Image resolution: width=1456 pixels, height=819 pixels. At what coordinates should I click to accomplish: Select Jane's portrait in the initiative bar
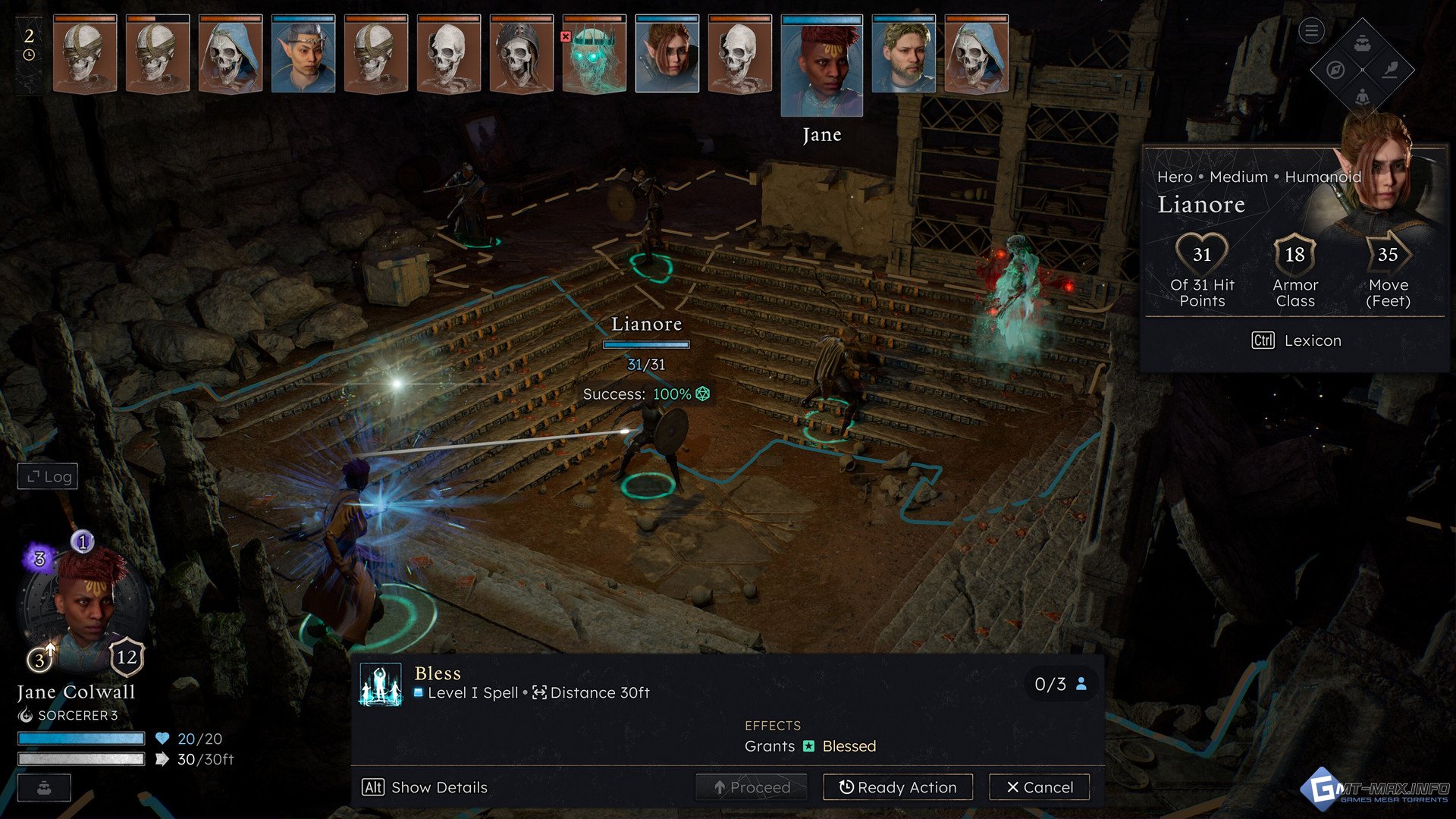(822, 66)
